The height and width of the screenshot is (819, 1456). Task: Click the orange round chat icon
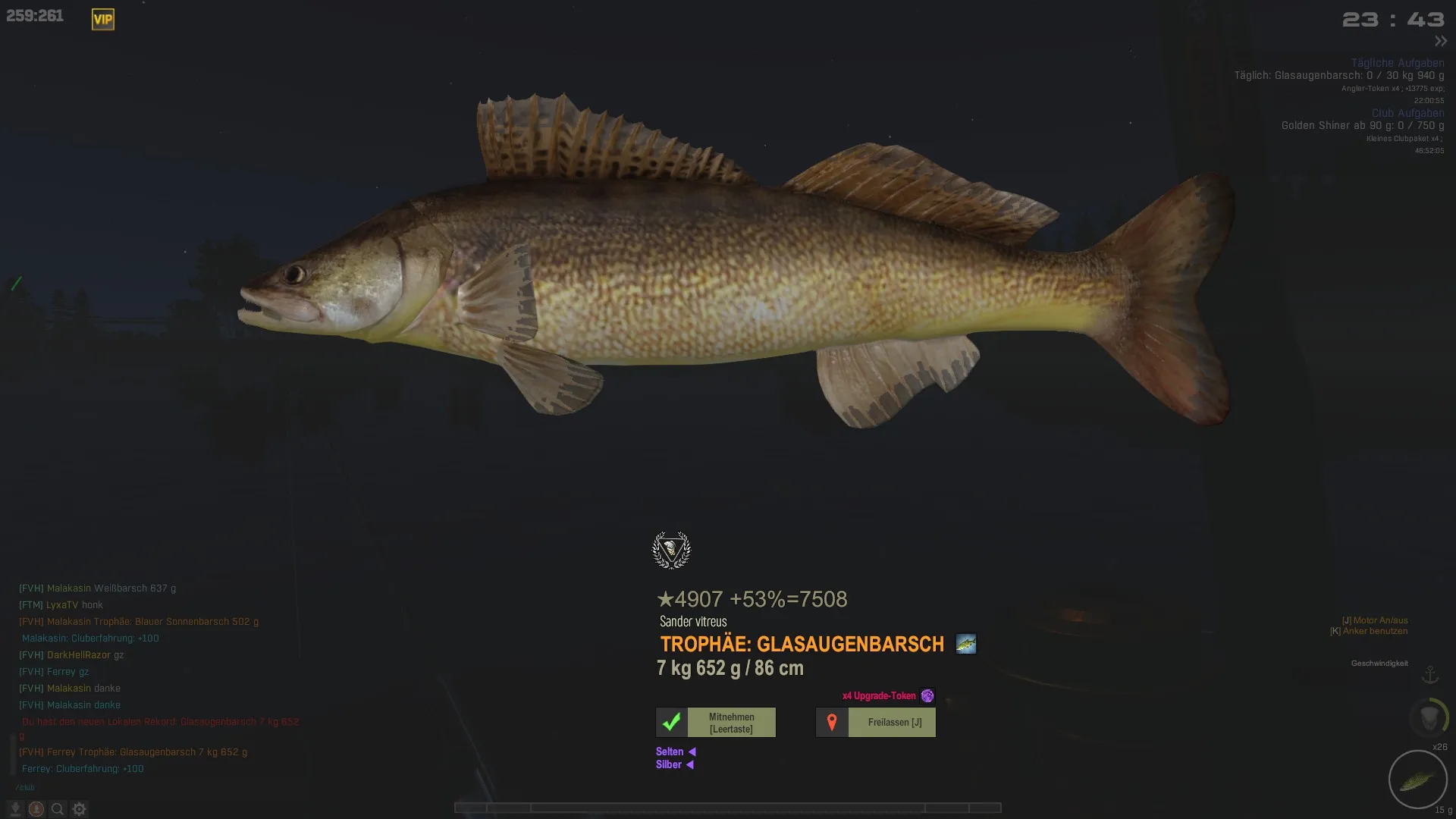(36, 809)
